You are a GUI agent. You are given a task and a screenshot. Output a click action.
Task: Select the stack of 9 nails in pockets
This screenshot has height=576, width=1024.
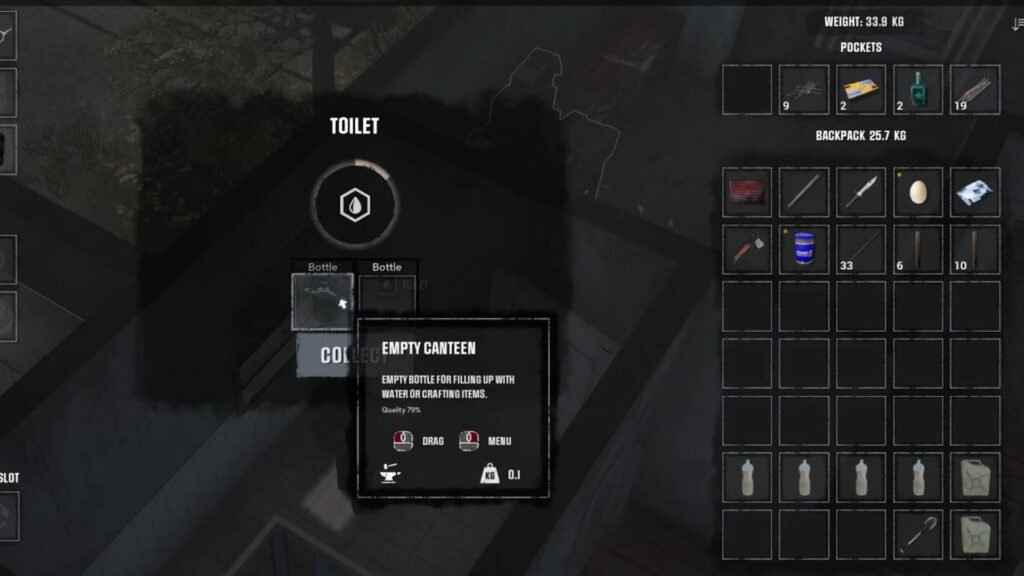804,90
